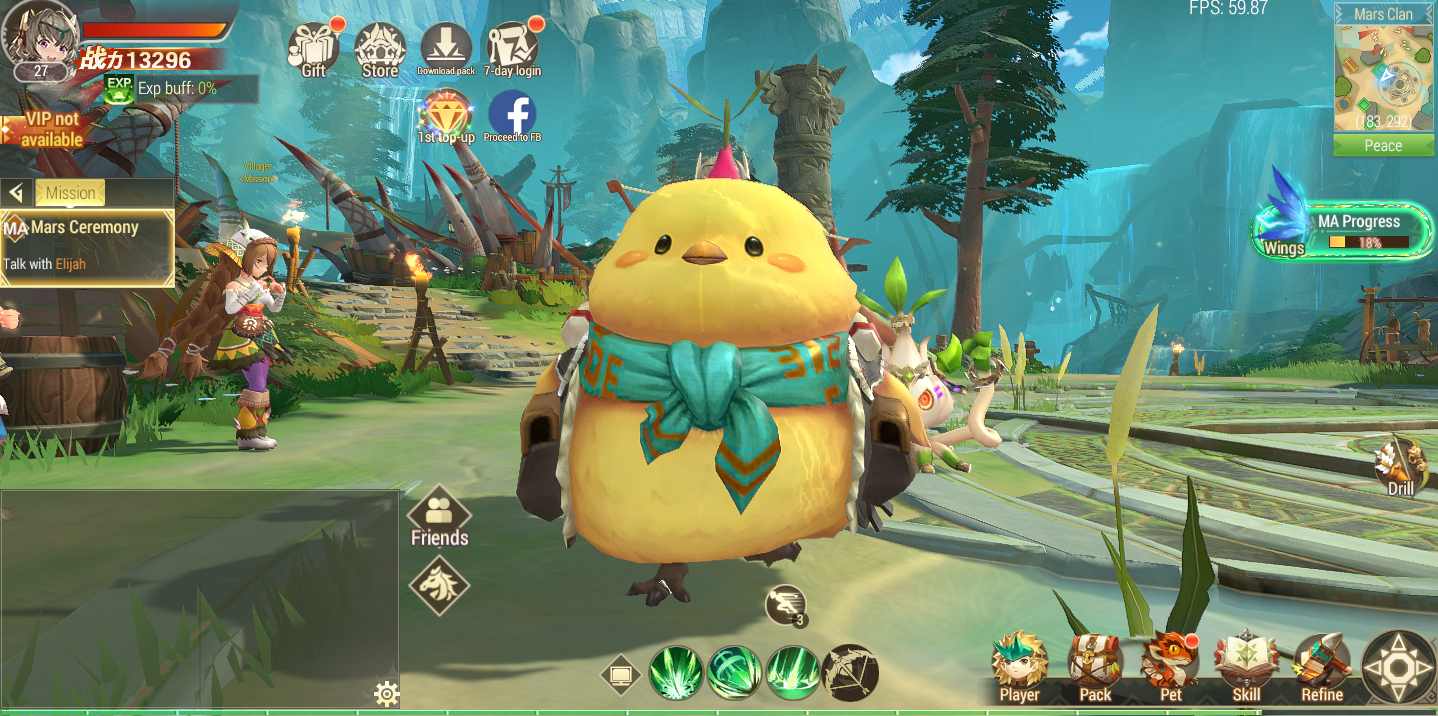
Task: Open the 7-day login rewards
Action: (512, 48)
